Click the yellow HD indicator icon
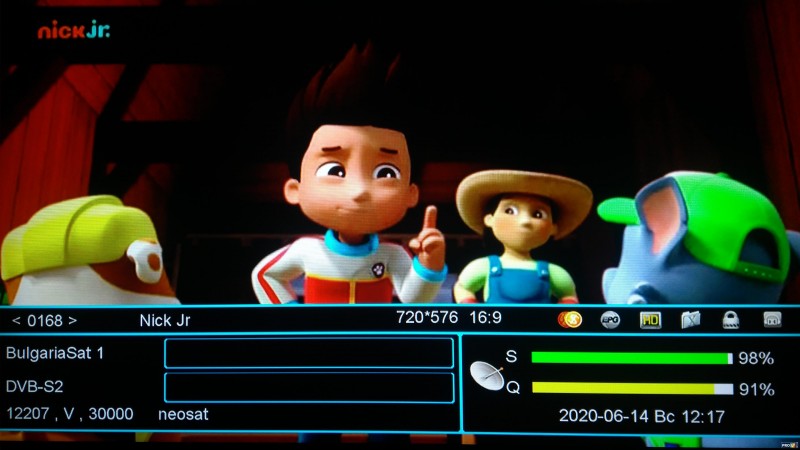This screenshot has height=450, width=800. (651, 320)
